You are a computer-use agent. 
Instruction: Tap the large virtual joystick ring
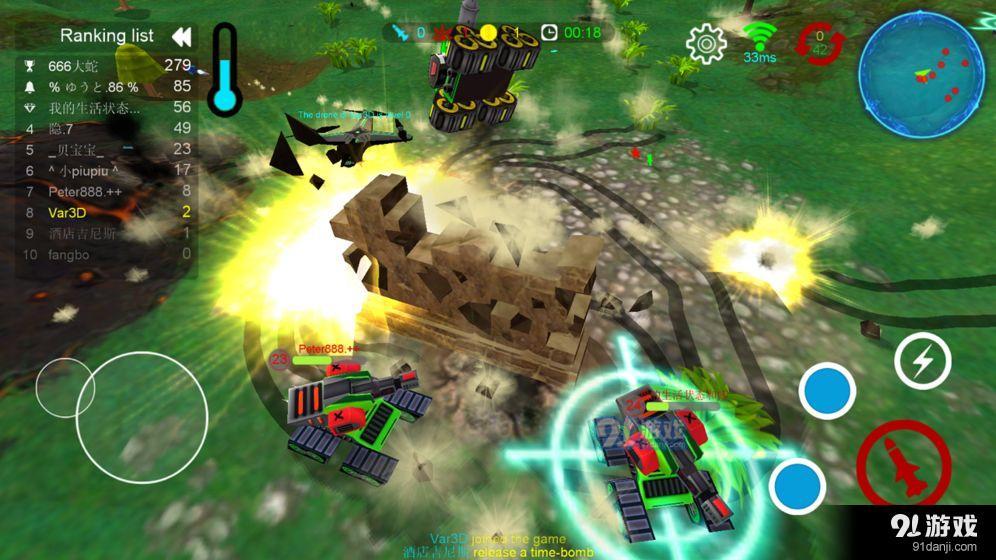tap(142, 416)
